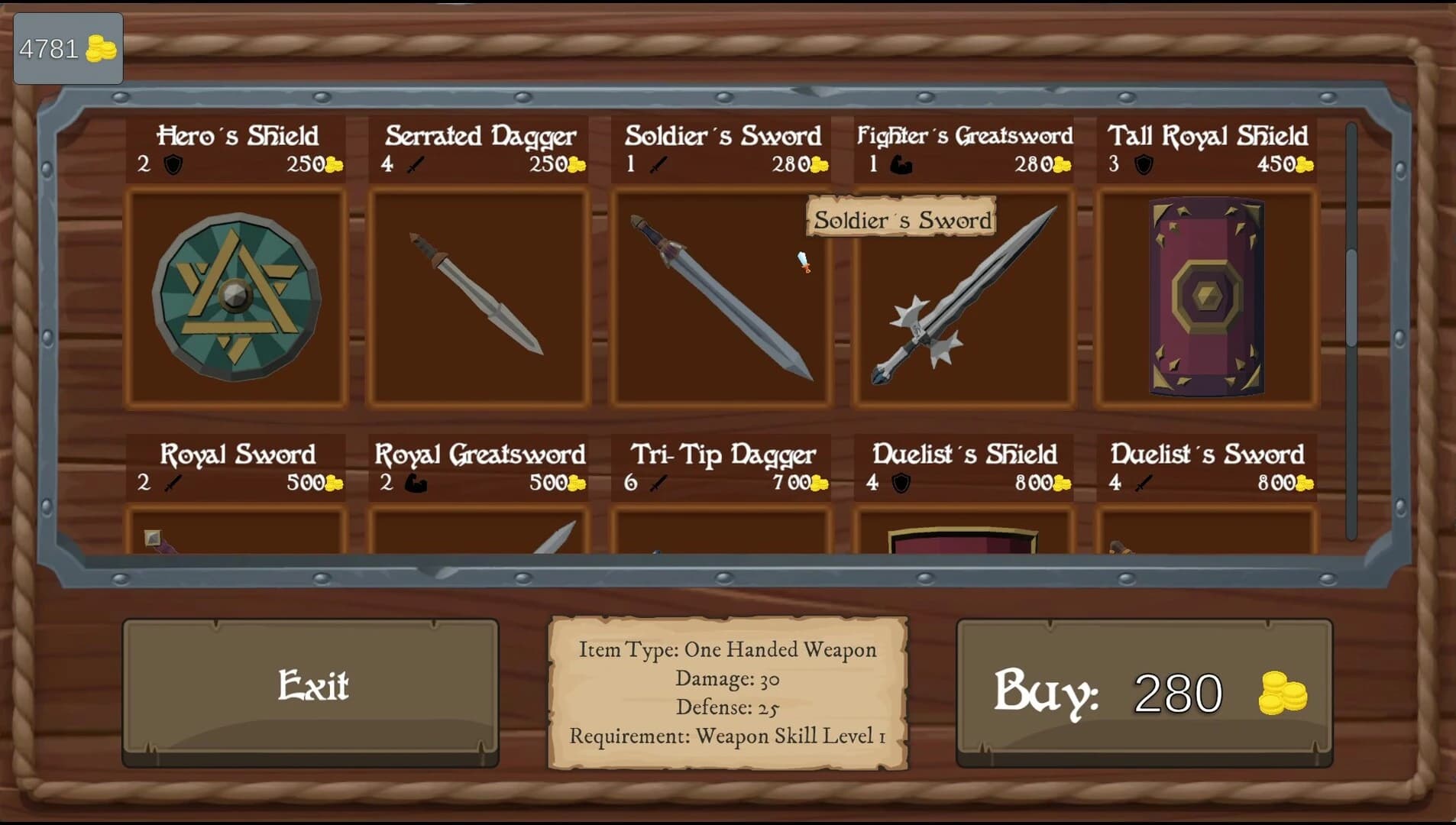Click the Tri-Tip Dagger title text
The width and height of the screenshot is (1456, 825).
point(722,455)
